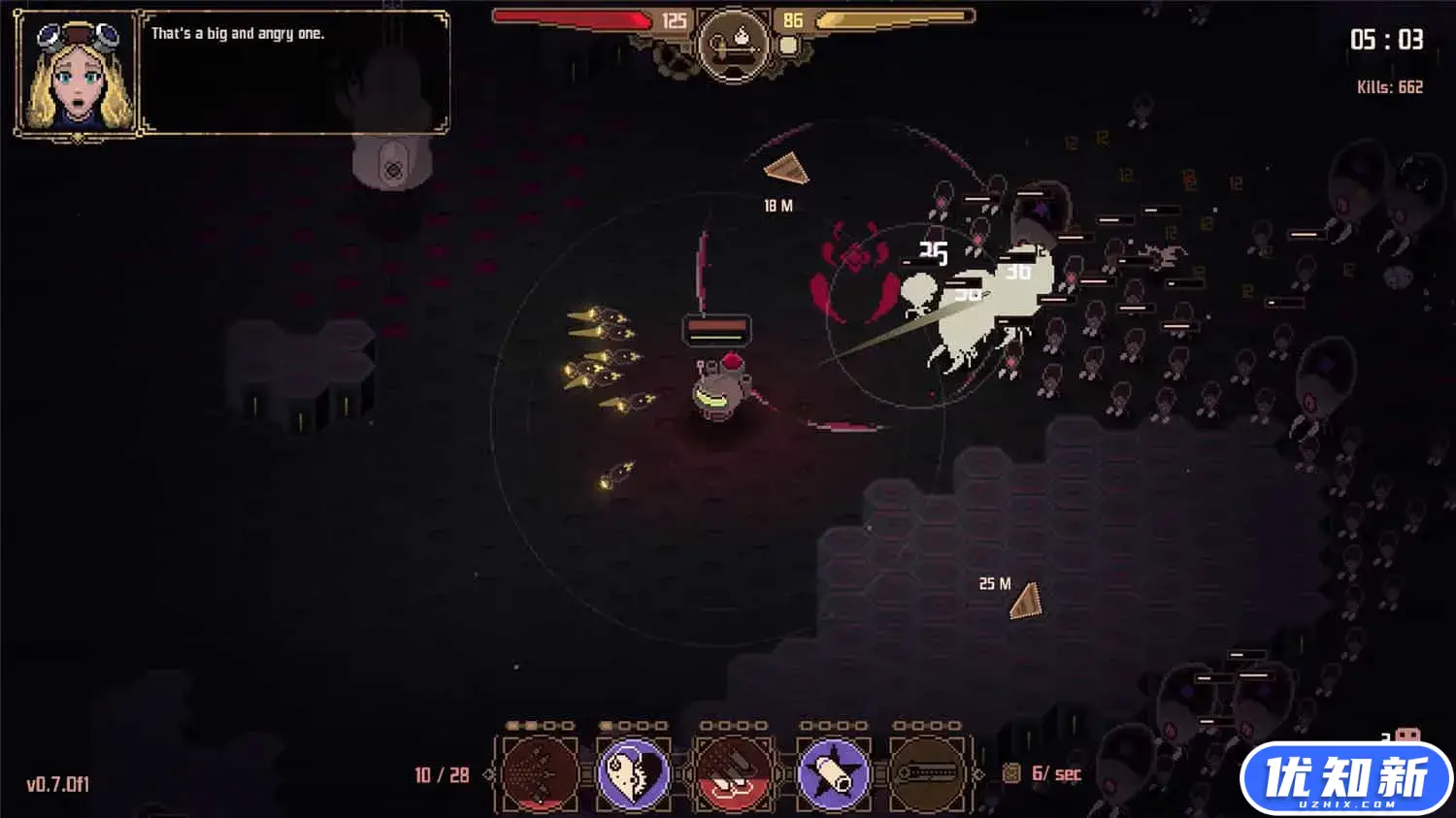
Task: Click the blonde girl's portrait
Action: tap(78, 75)
